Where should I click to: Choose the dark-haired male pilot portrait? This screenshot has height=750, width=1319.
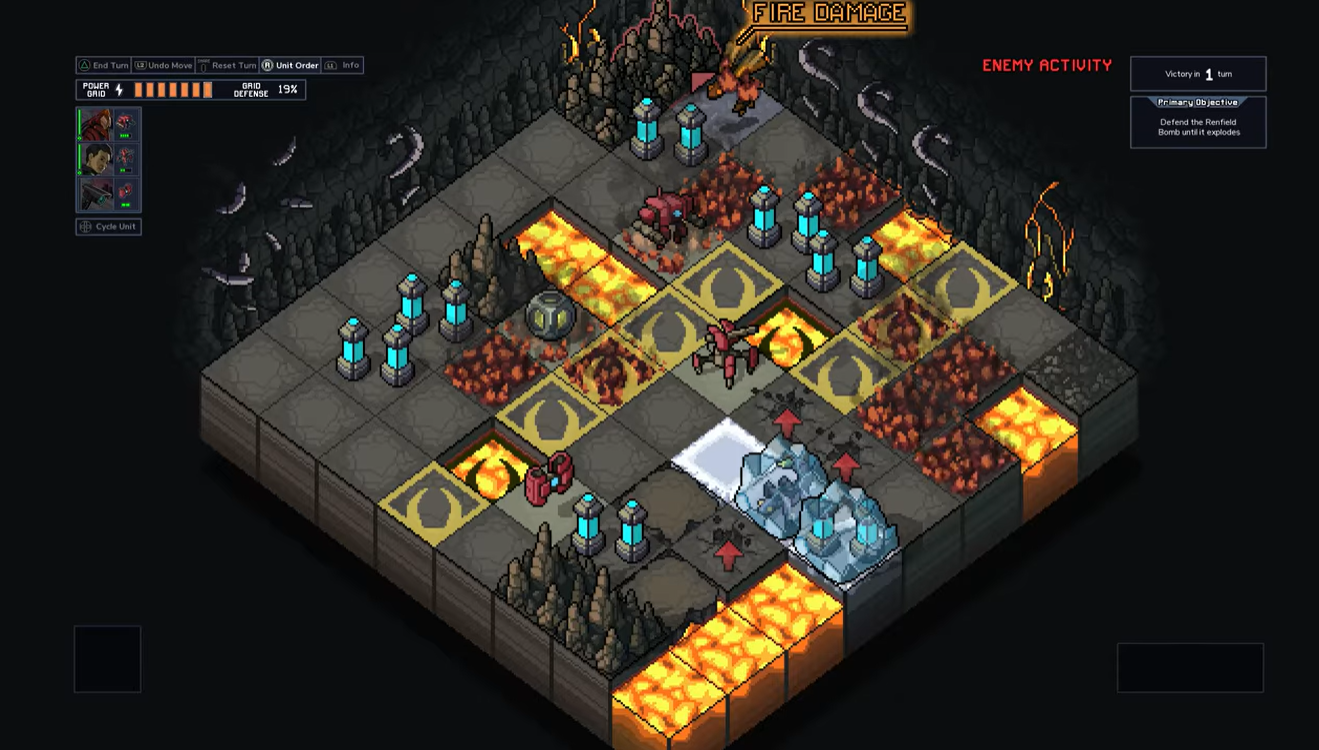[x=97, y=159]
